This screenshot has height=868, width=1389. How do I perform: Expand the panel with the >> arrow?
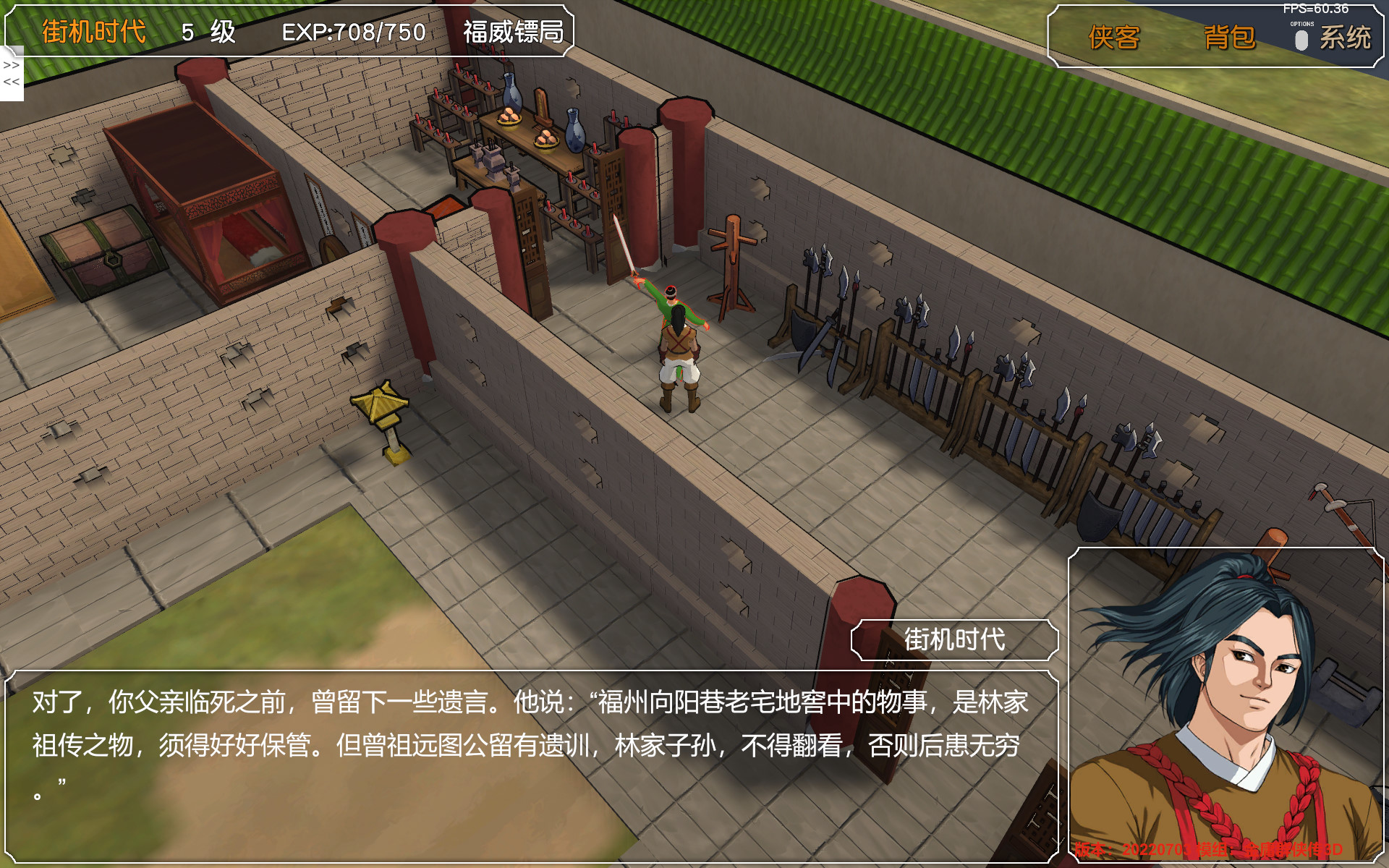pyautogui.click(x=10, y=65)
